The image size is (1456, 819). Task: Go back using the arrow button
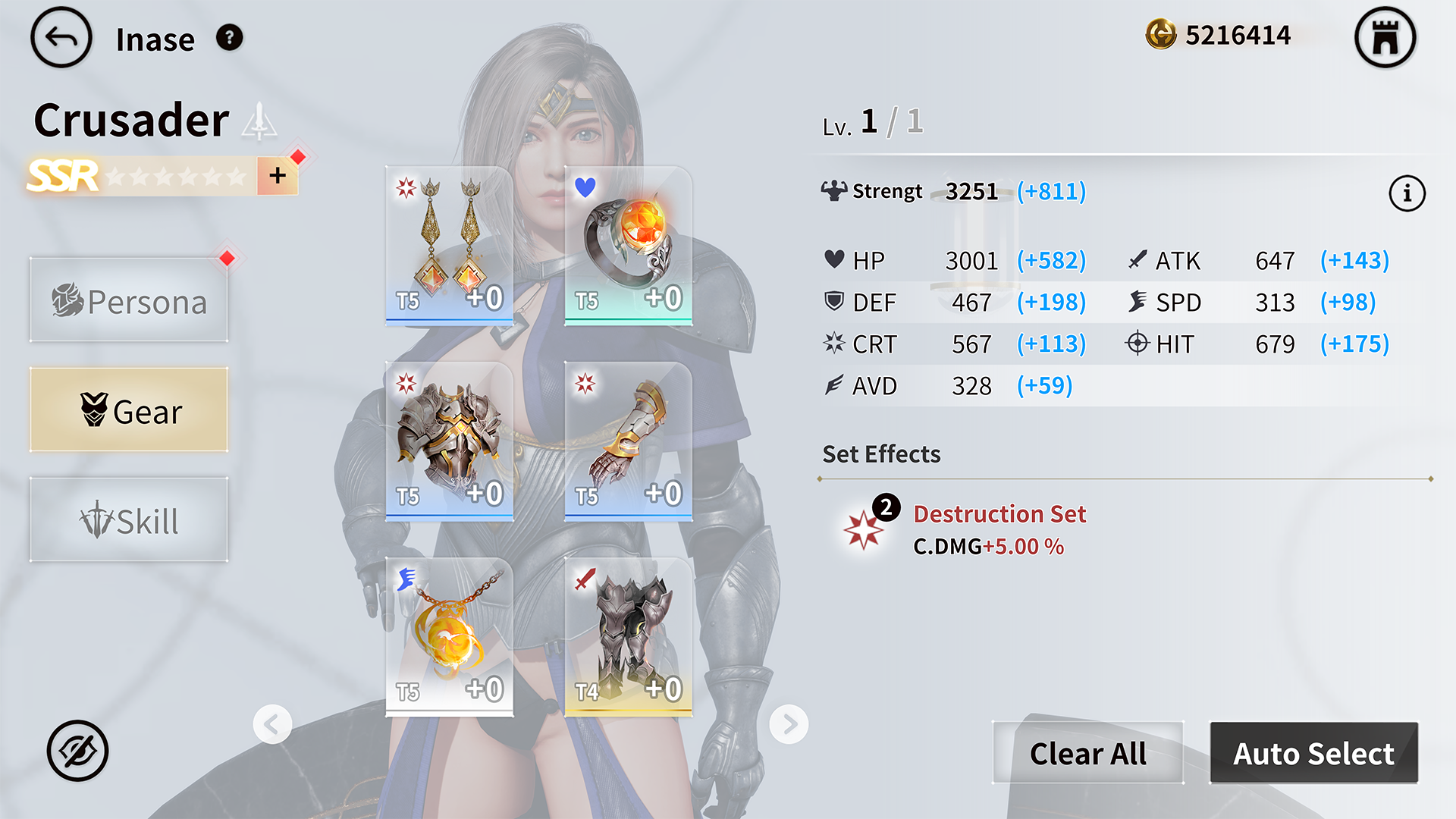[61, 38]
